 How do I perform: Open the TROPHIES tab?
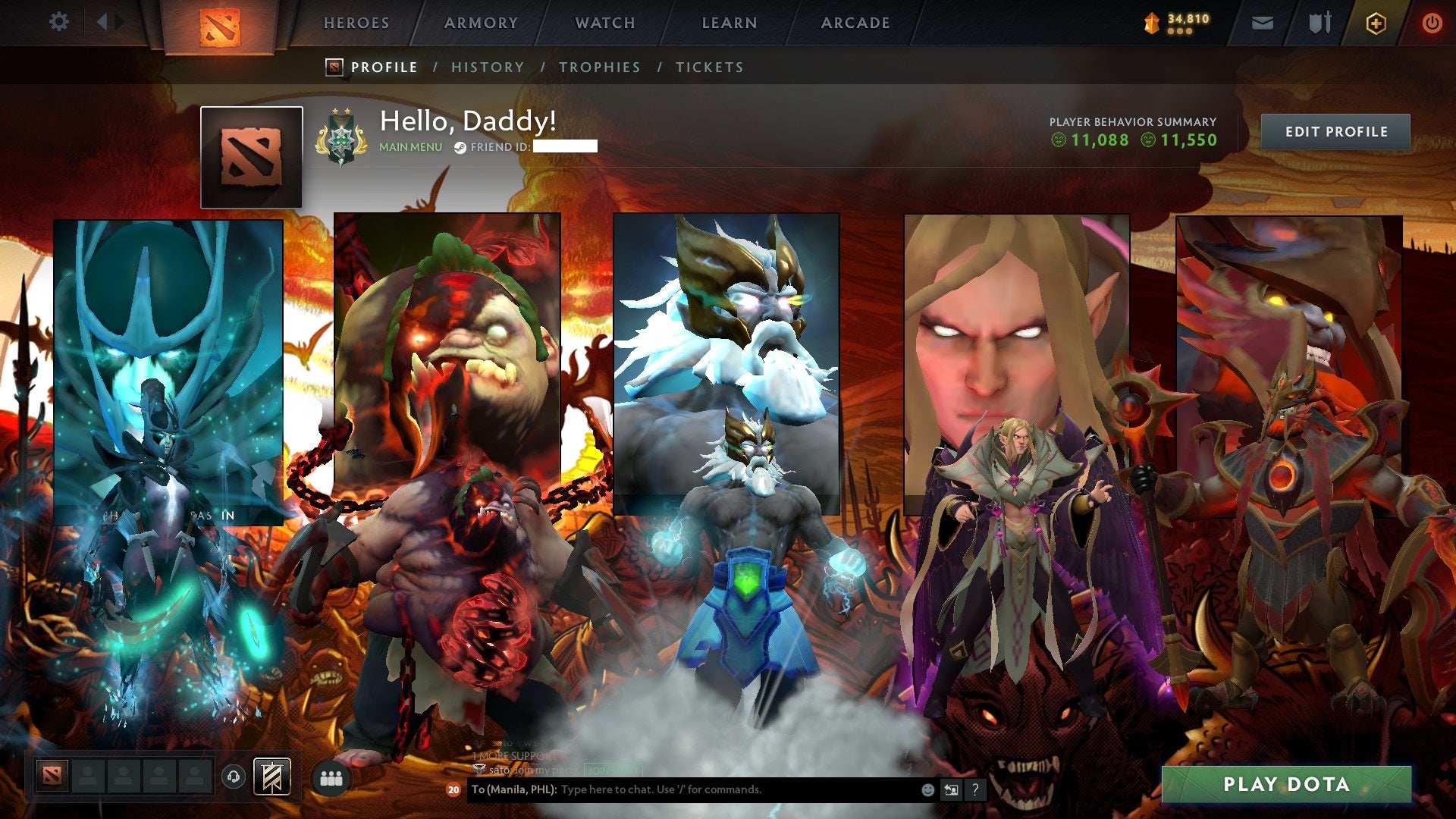600,67
